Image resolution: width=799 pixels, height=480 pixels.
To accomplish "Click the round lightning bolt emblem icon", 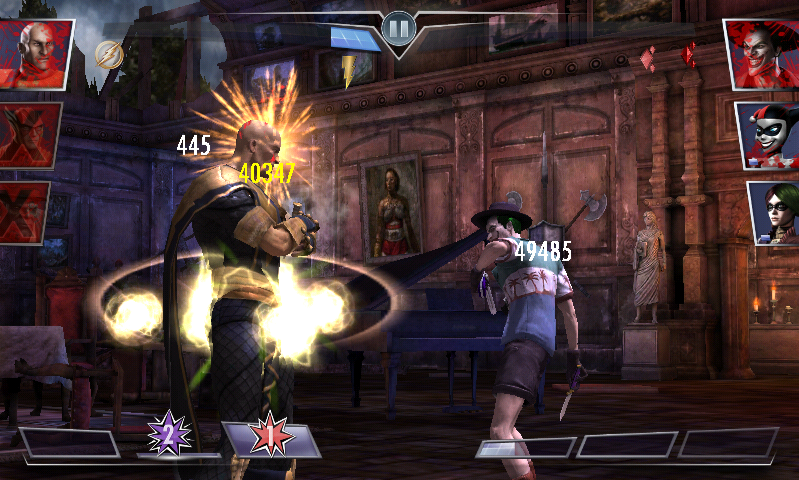I will pyautogui.click(x=110, y=54).
